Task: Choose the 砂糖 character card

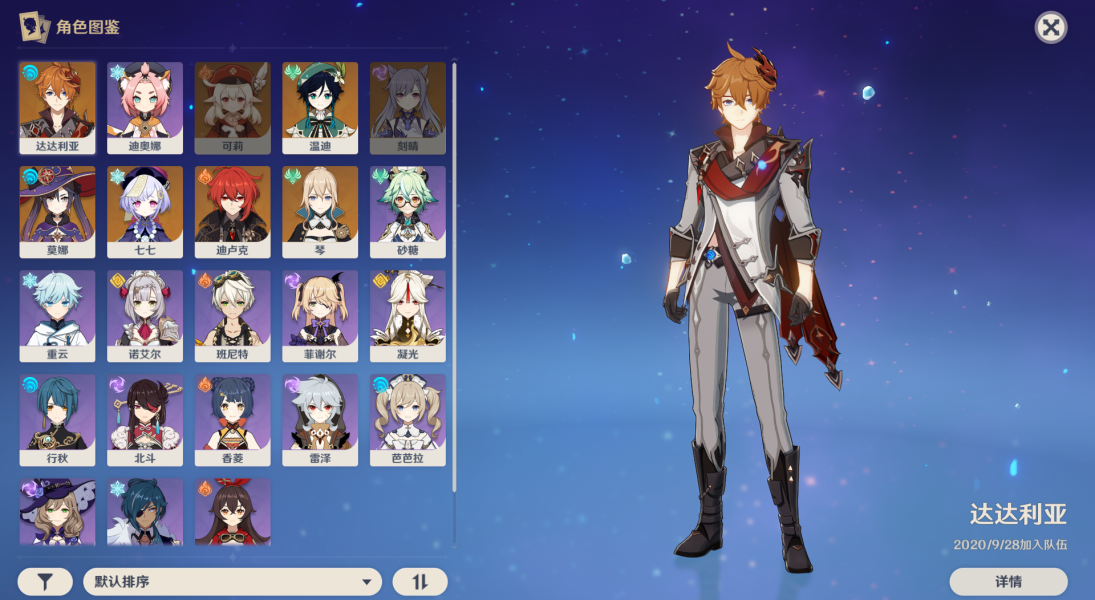Action: (408, 211)
